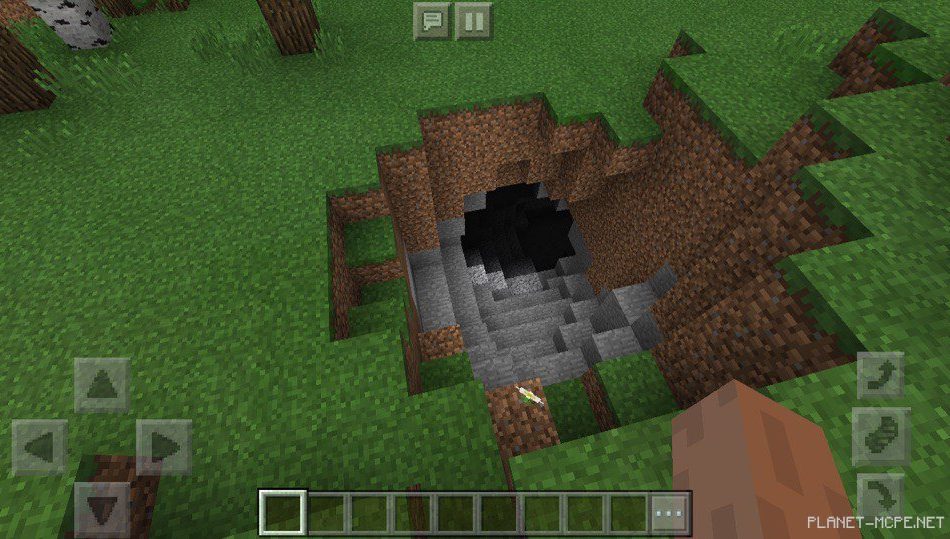
Task: Tap the fly down button
Action: pyautogui.click(x=881, y=494)
